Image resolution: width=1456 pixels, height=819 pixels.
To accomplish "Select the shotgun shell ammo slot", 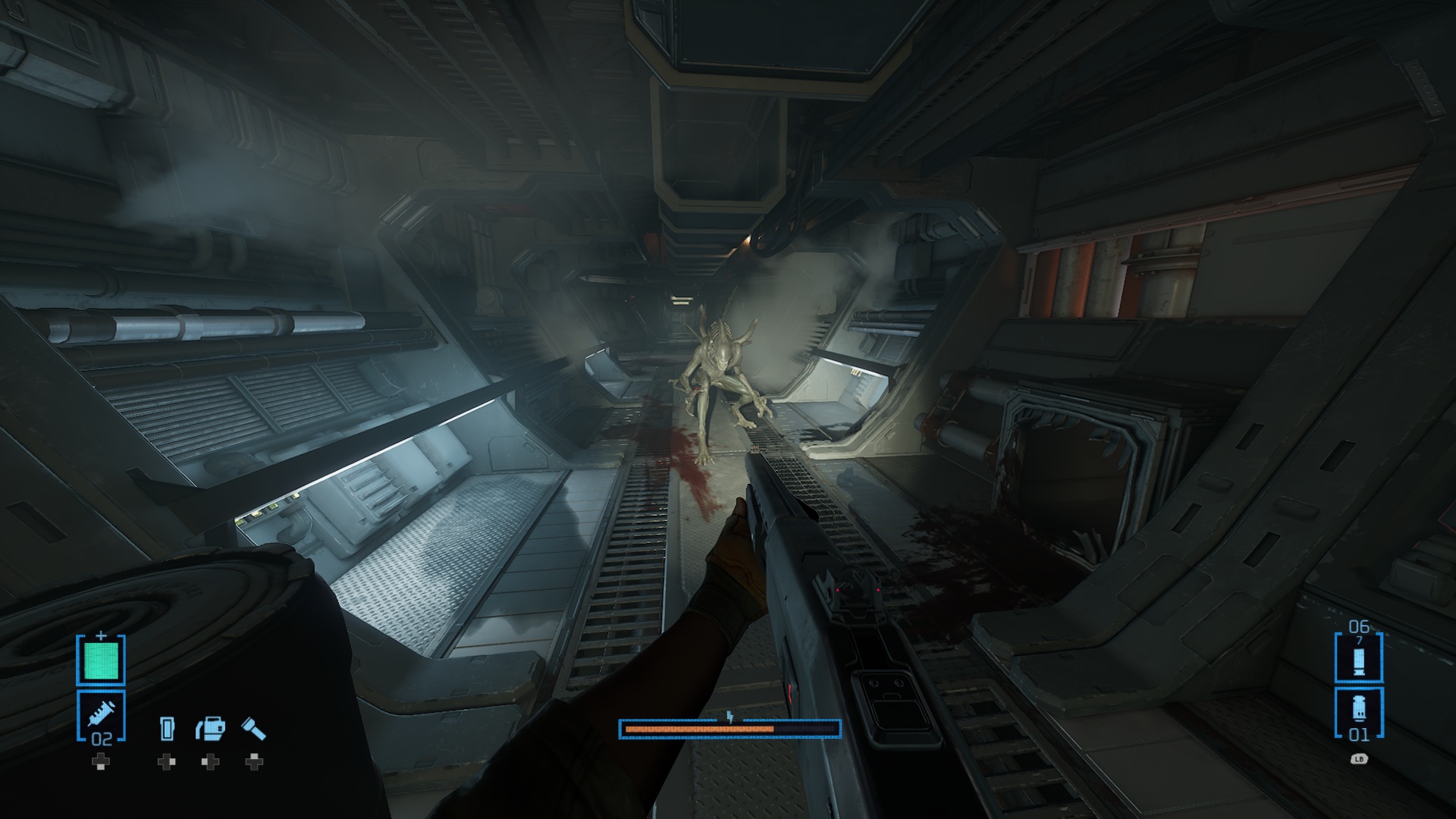I will coord(1358,657).
